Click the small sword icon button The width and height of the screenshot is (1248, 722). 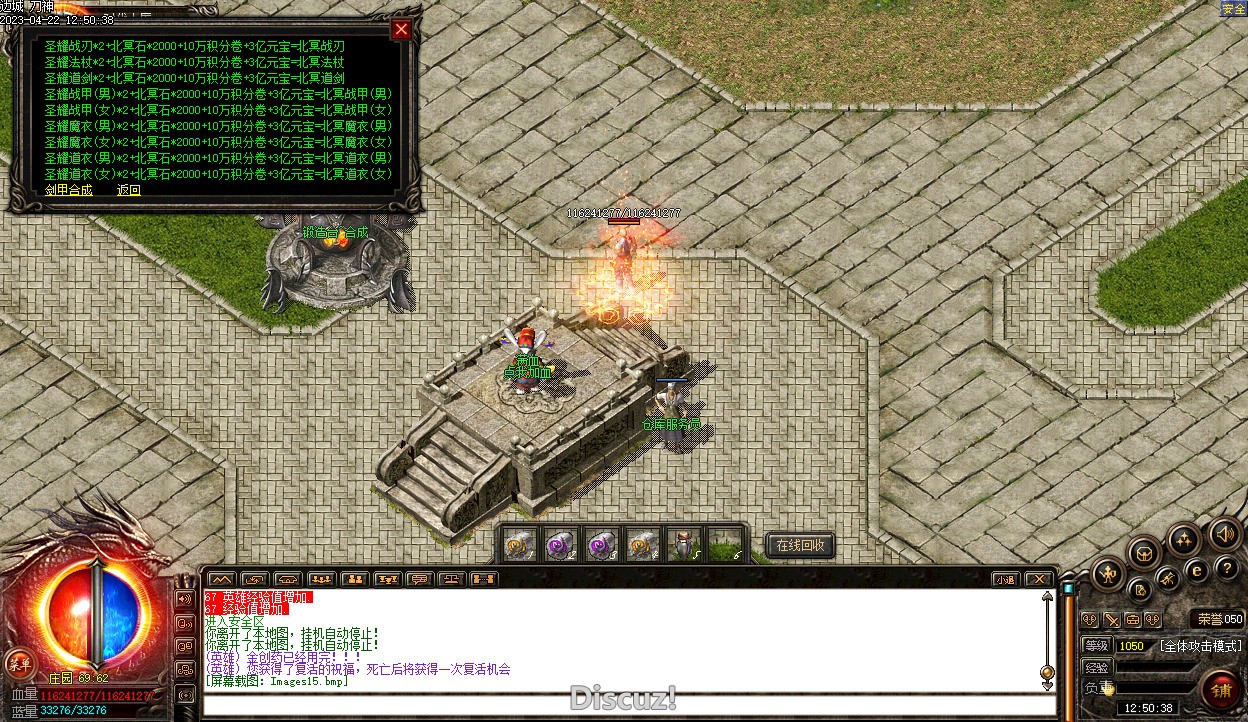(x=1111, y=620)
